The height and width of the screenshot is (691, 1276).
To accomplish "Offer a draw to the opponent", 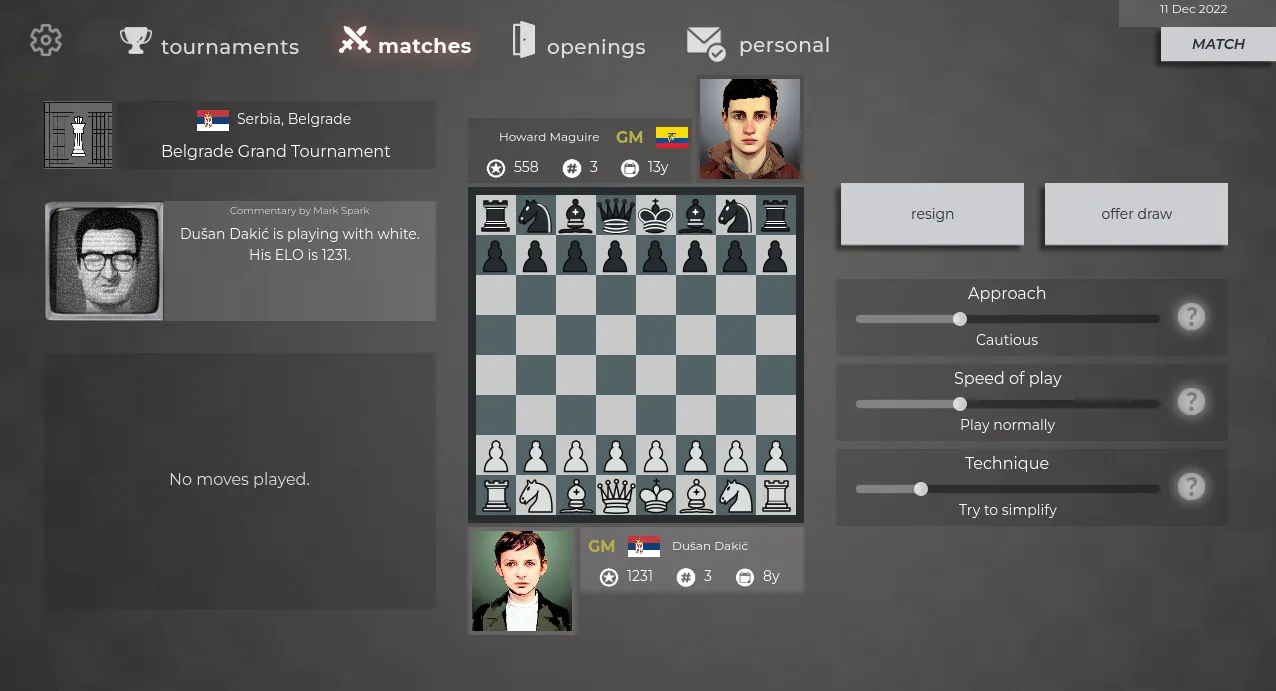I will (x=1136, y=214).
